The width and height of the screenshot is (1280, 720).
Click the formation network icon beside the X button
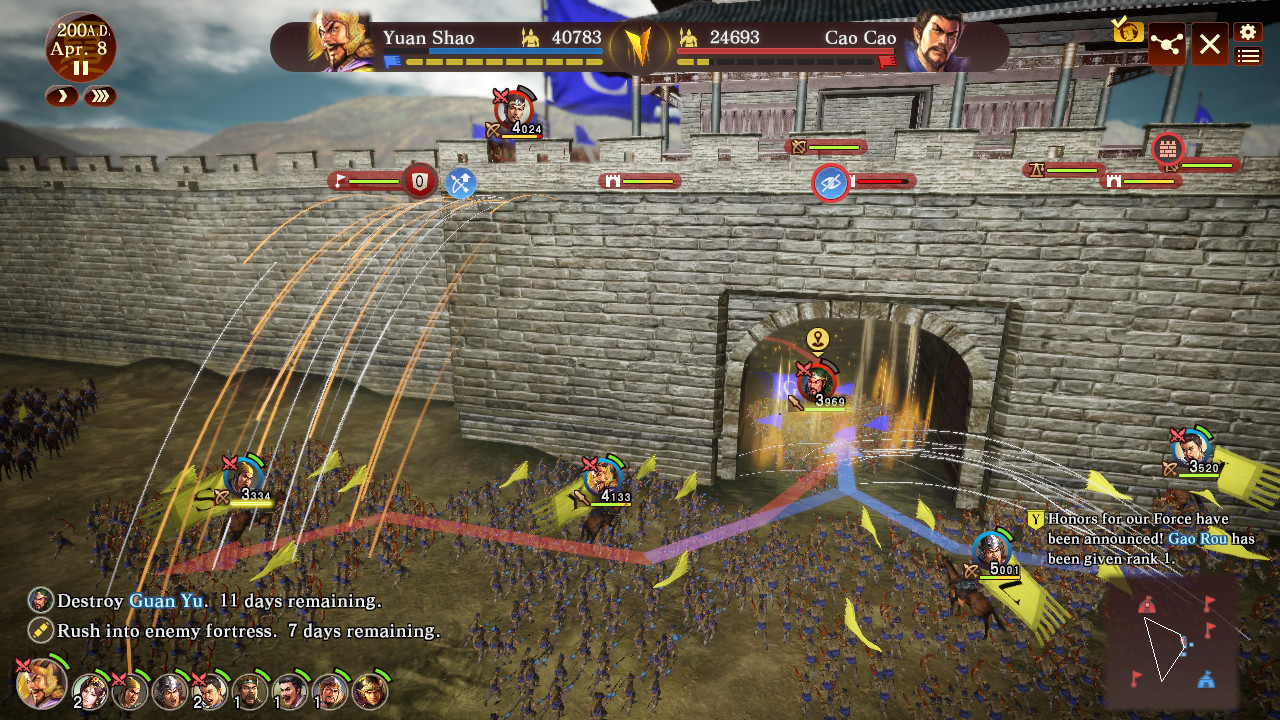coord(1167,44)
